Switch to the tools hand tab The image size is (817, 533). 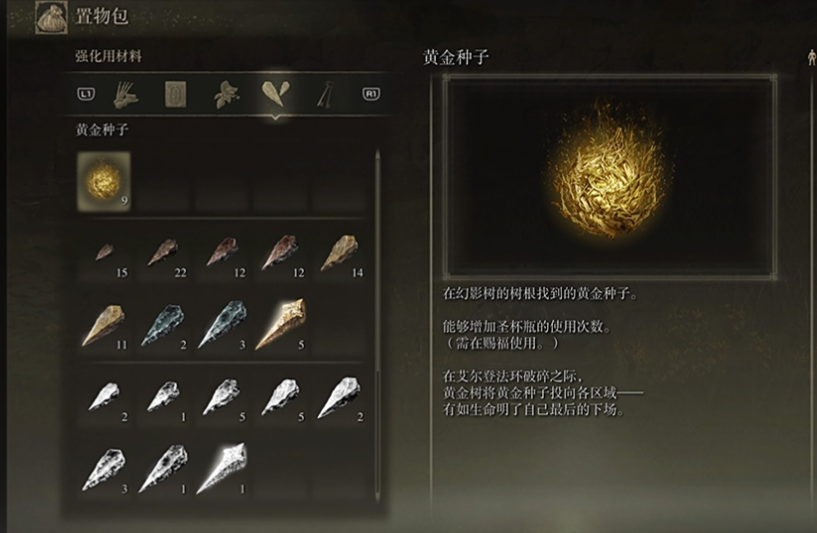tap(125, 95)
